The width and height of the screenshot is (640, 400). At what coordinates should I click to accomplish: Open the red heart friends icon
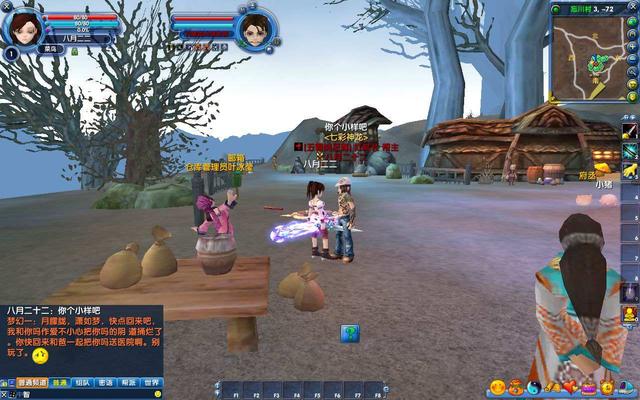[x=571, y=387]
